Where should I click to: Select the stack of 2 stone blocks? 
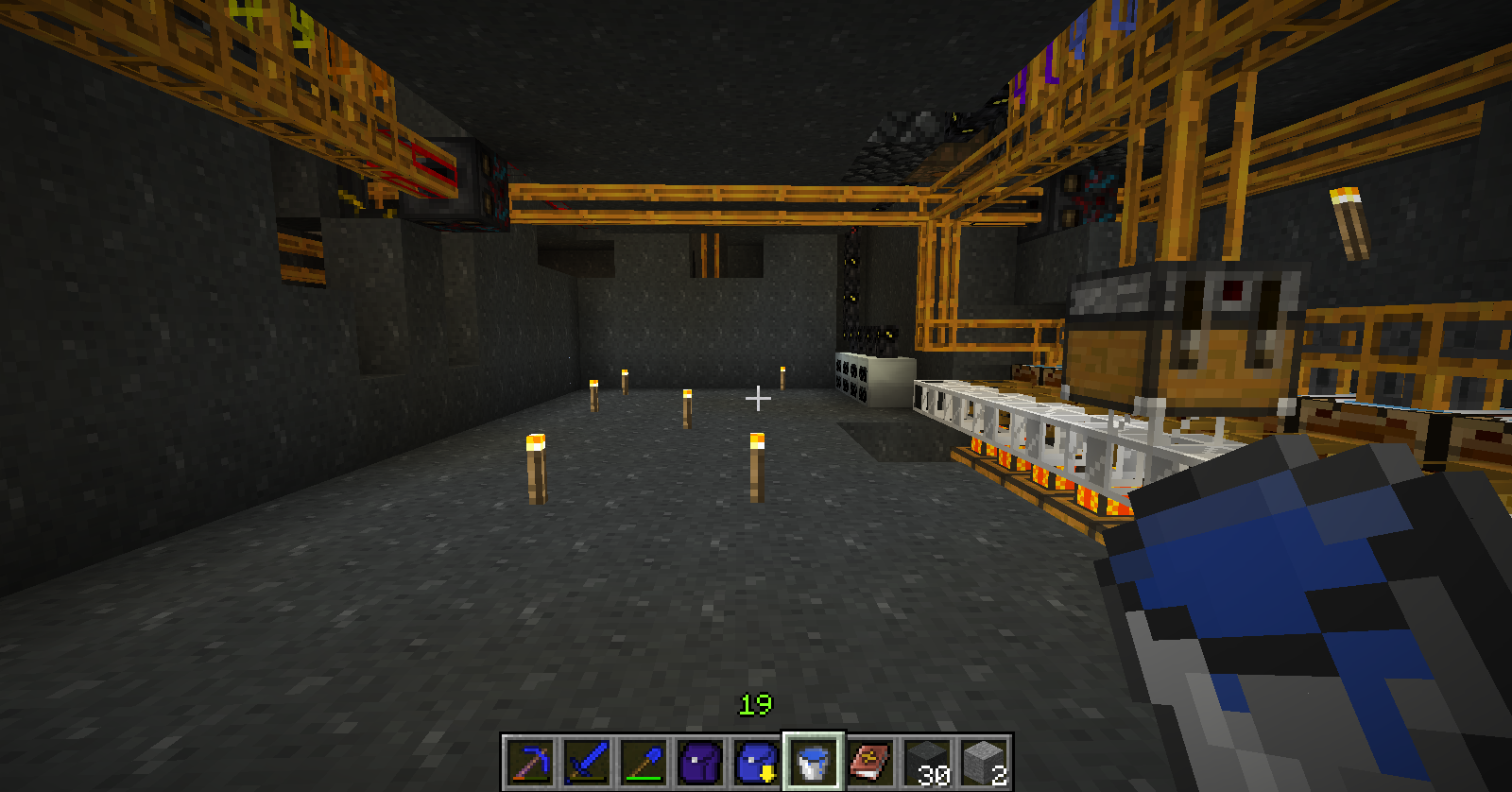[984, 762]
